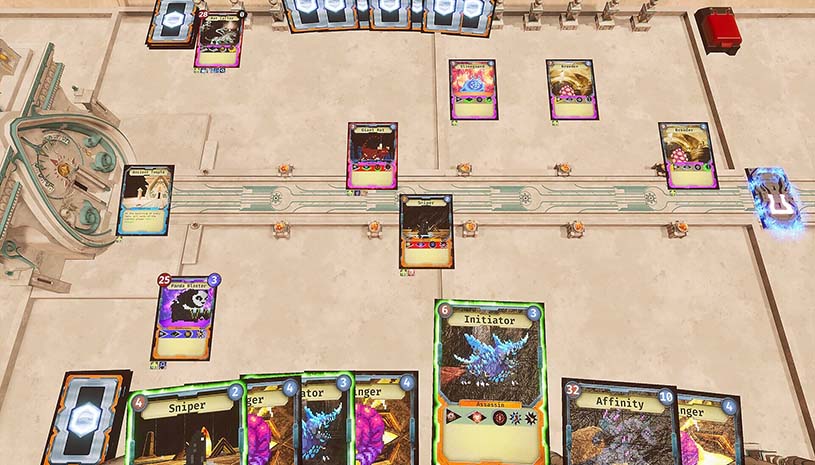This screenshot has width=815, height=465.
Task: Pick the Sniper card from your hand
Action: (185, 425)
